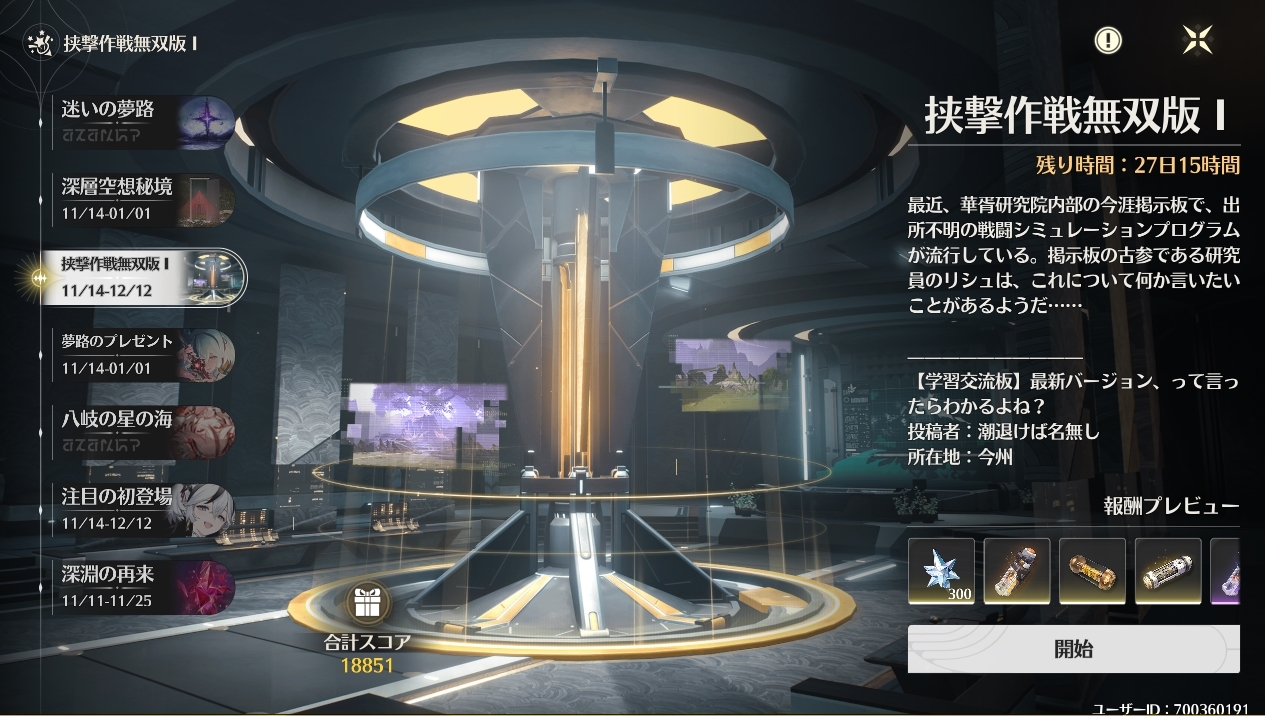Open the 夢路のプレゼント event
The width and height of the screenshot is (1265, 716).
point(146,354)
